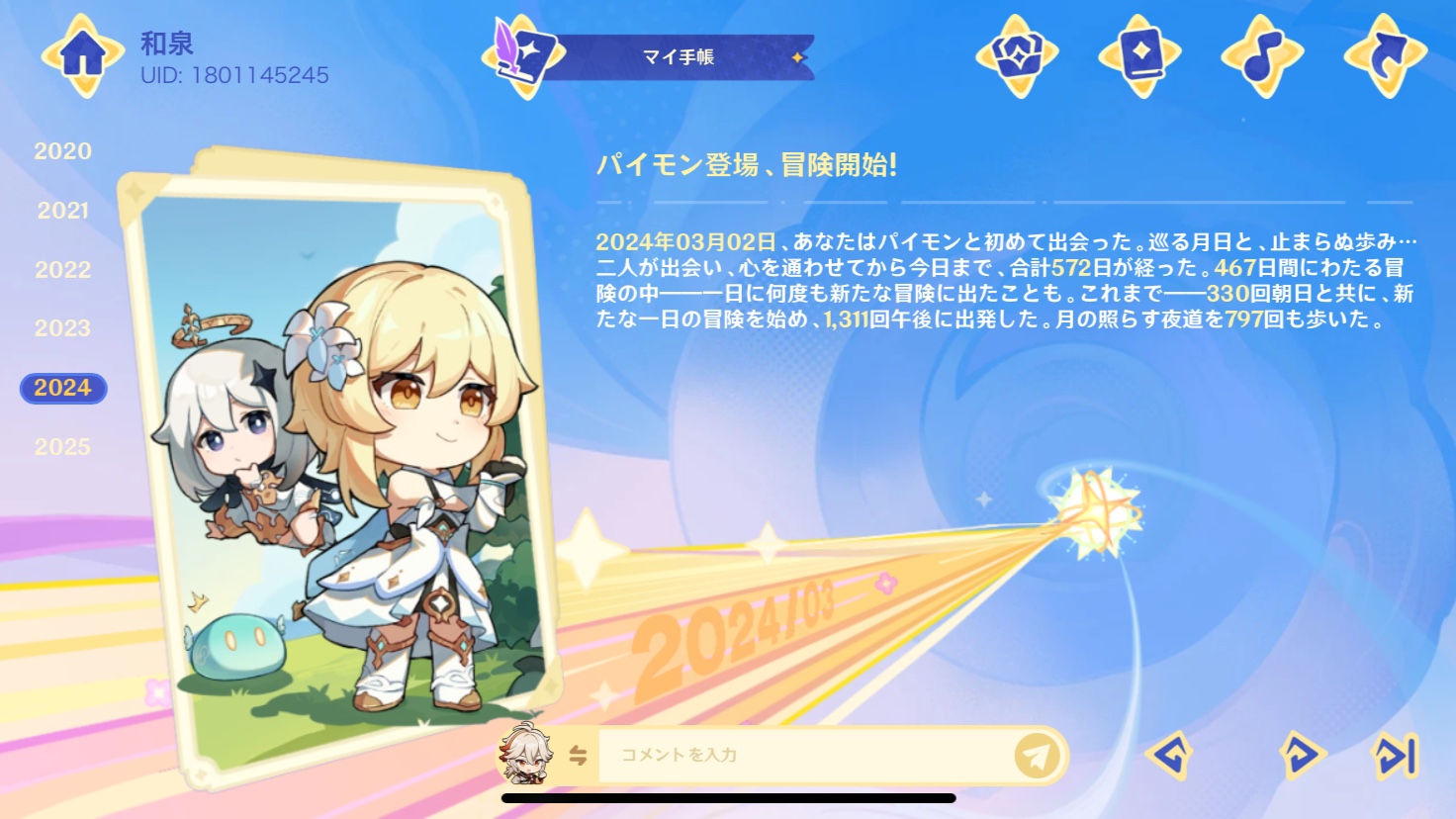Viewport: 1456px width, 819px height.
Task: Go back using the left arrow icon
Action: click(x=1167, y=755)
